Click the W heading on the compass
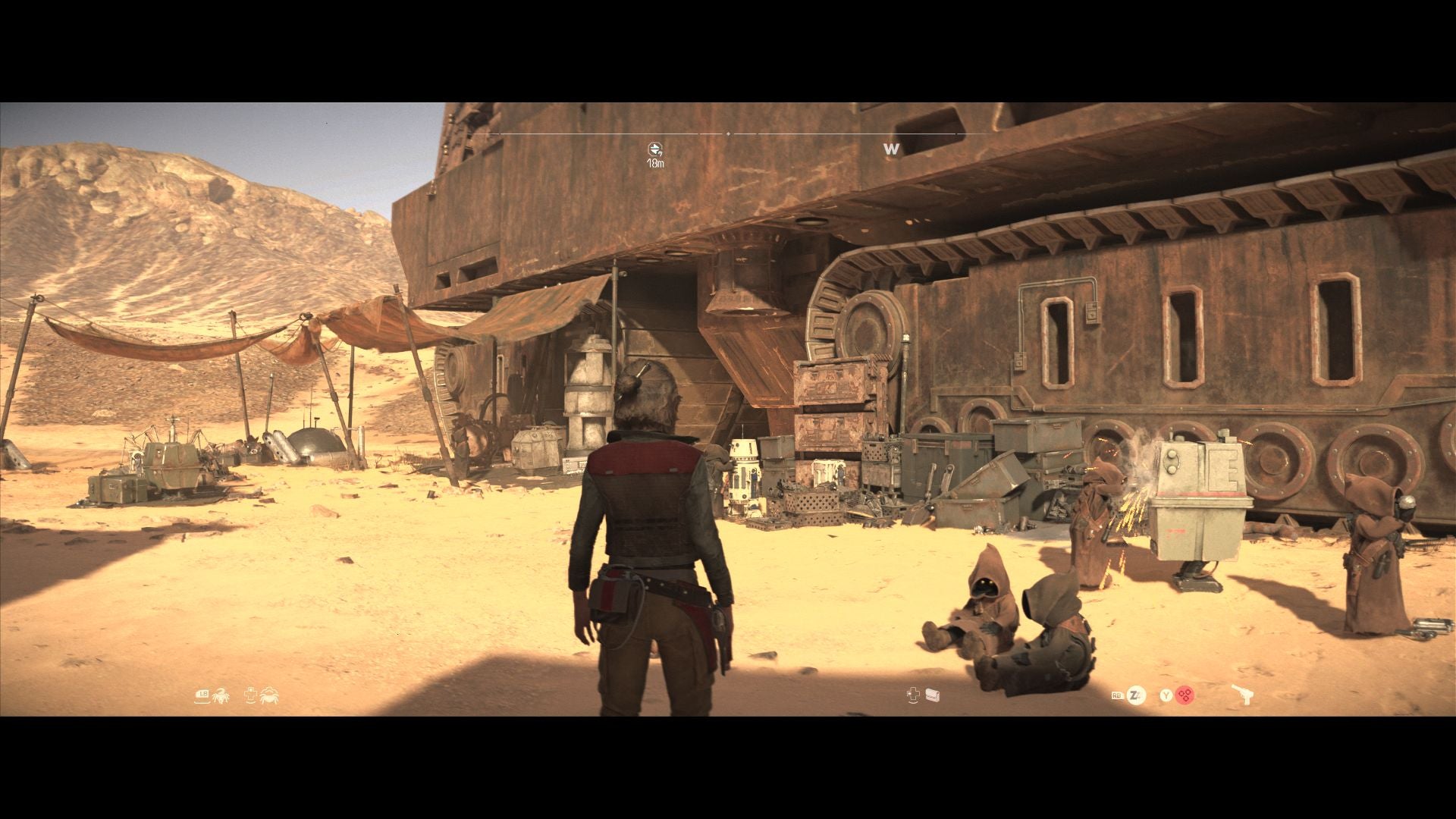The width and height of the screenshot is (1456, 819). [x=891, y=149]
